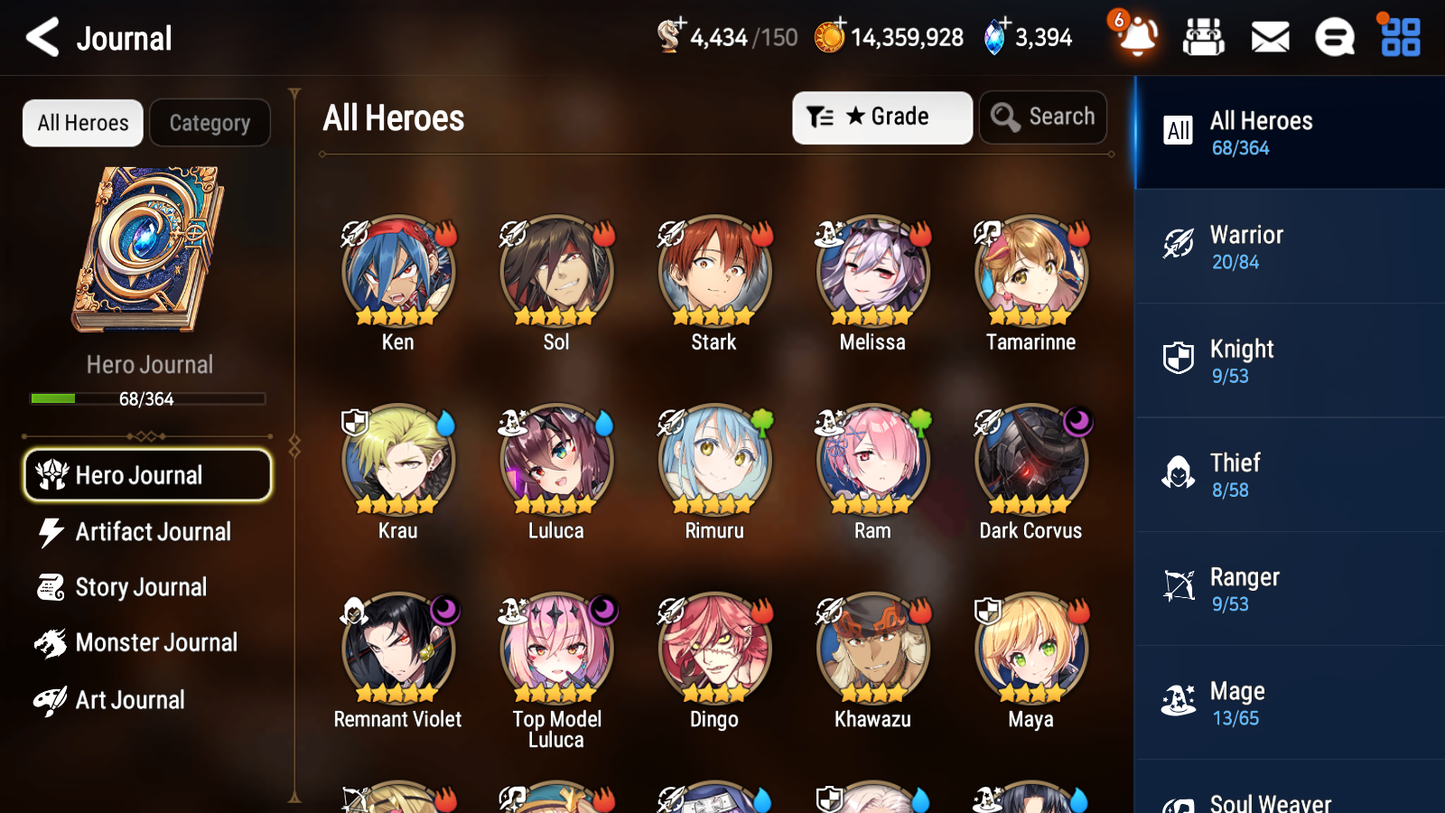Viewport: 1445px width, 813px height.
Task: Go back using the arrow next to Journal
Action: pyautogui.click(x=42, y=36)
